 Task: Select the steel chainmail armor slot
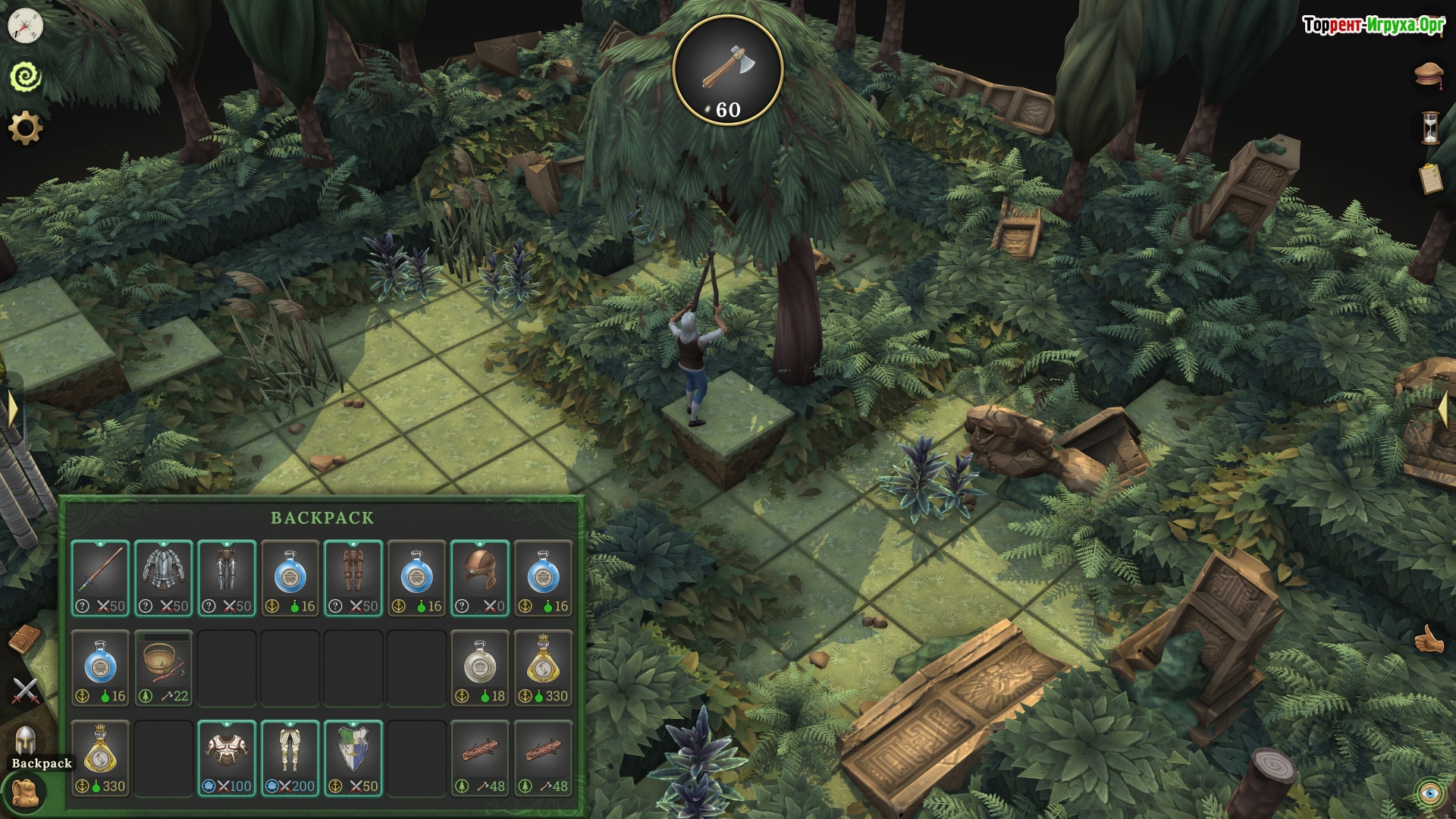pos(164,577)
